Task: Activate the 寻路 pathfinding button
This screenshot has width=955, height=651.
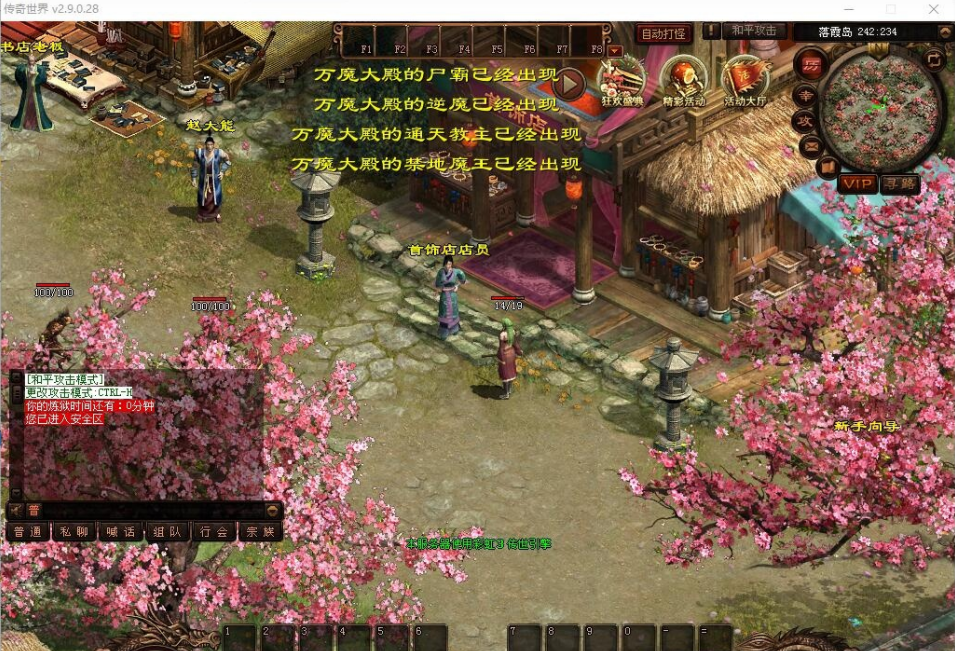Action: pos(900,183)
